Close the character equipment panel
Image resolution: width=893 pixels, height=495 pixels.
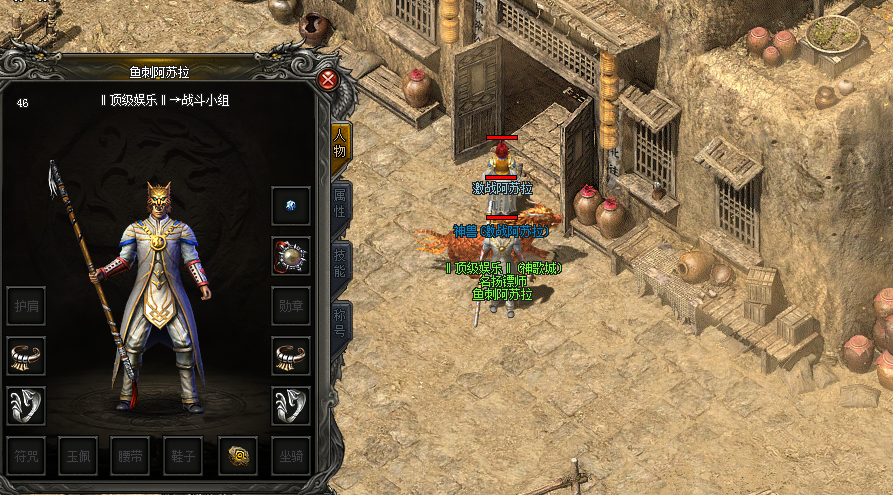click(x=327, y=80)
